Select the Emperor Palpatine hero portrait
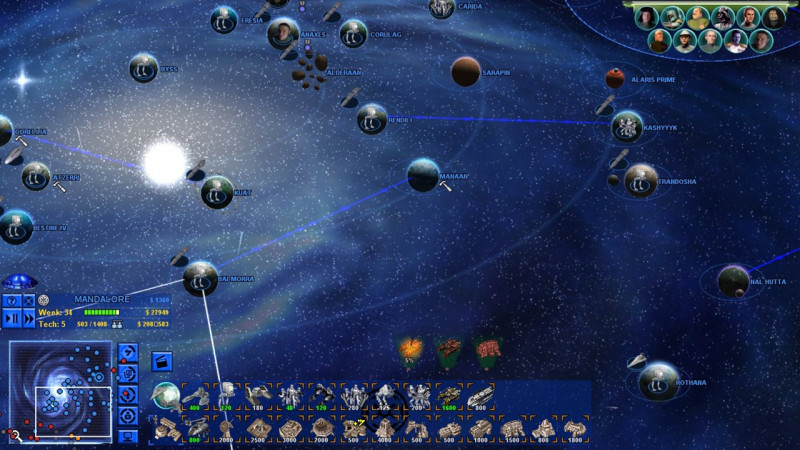800x450 pixels. pyautogui.click(x=774, y=17)
